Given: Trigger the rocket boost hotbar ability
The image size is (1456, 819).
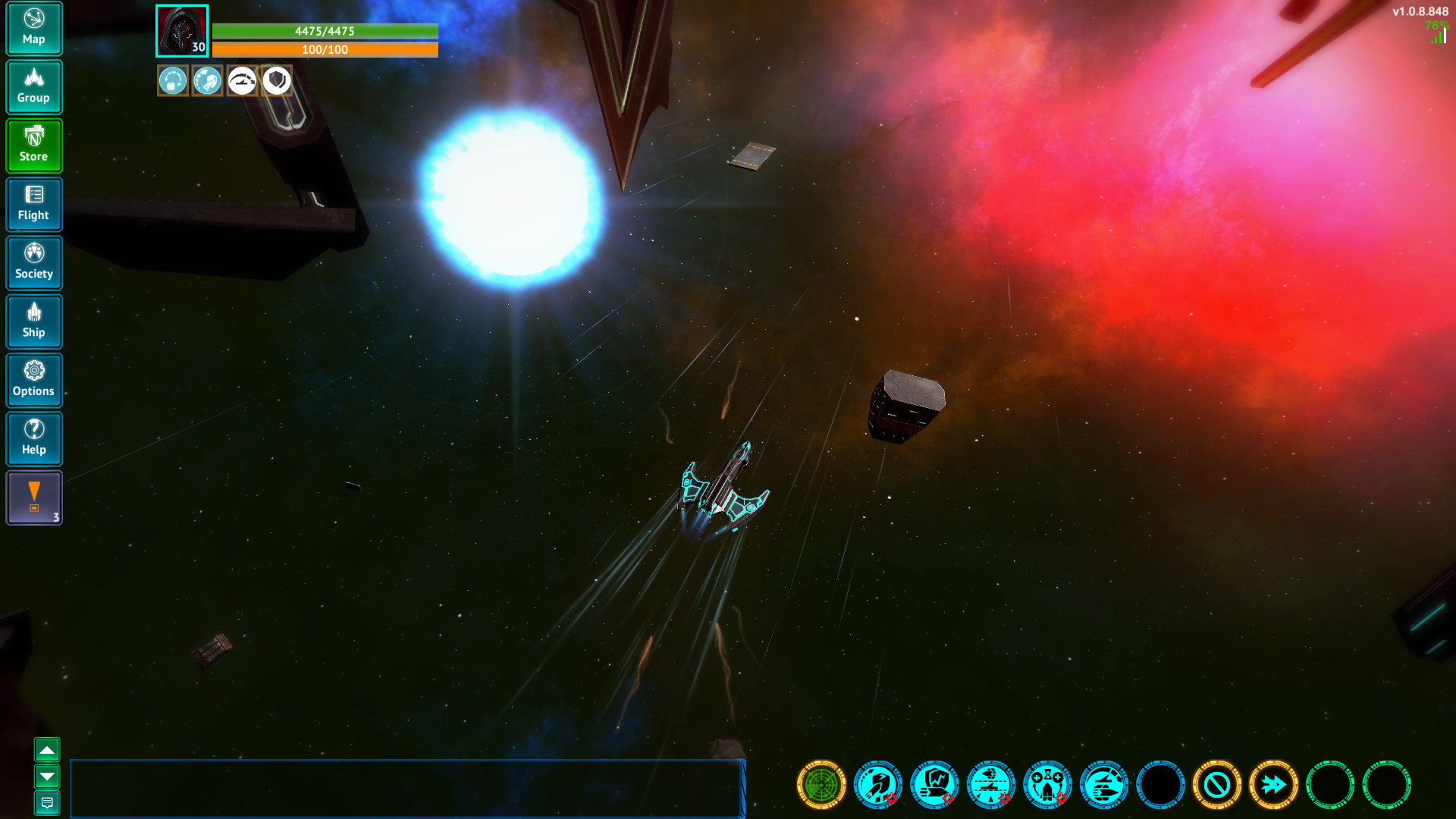Looking at the screenshot, I should [x=877, y=786].
